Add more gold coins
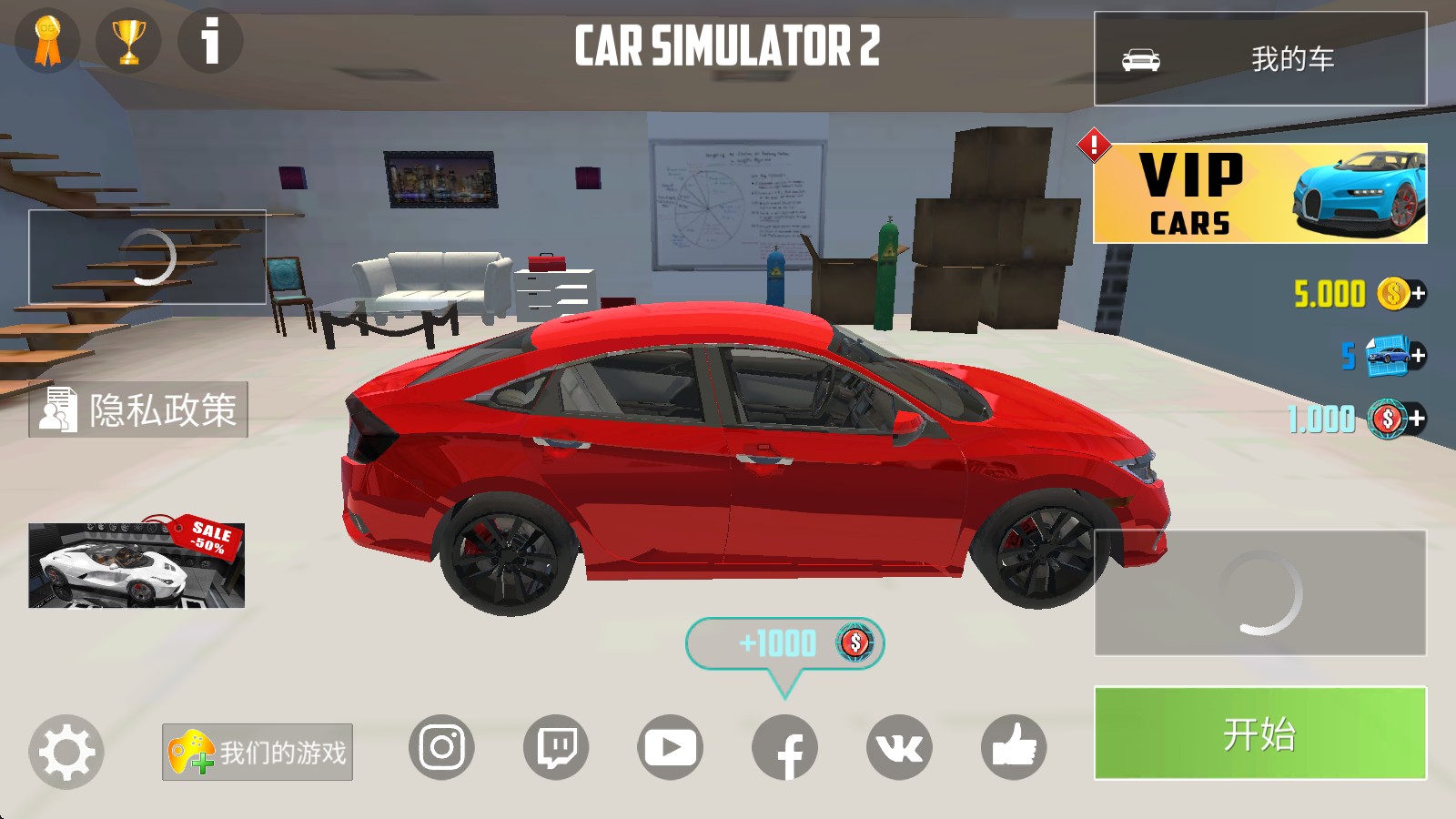The image size is (1456, 819). (1417, 294)
